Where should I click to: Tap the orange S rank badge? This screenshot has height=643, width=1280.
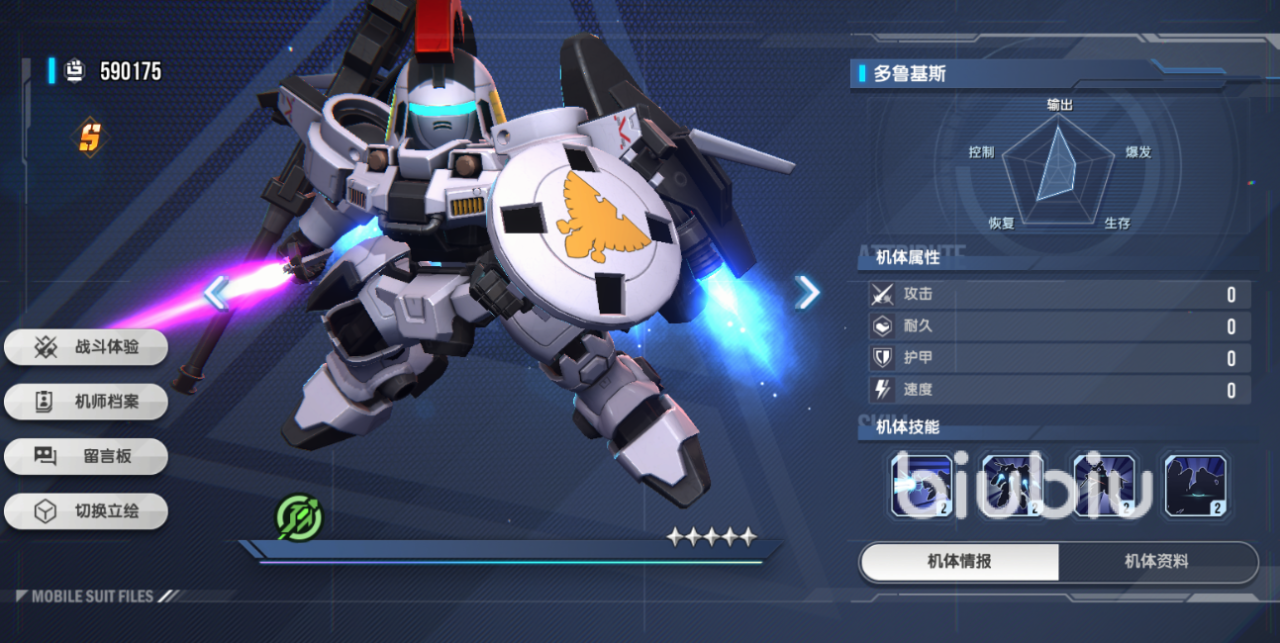click(90, 137)
